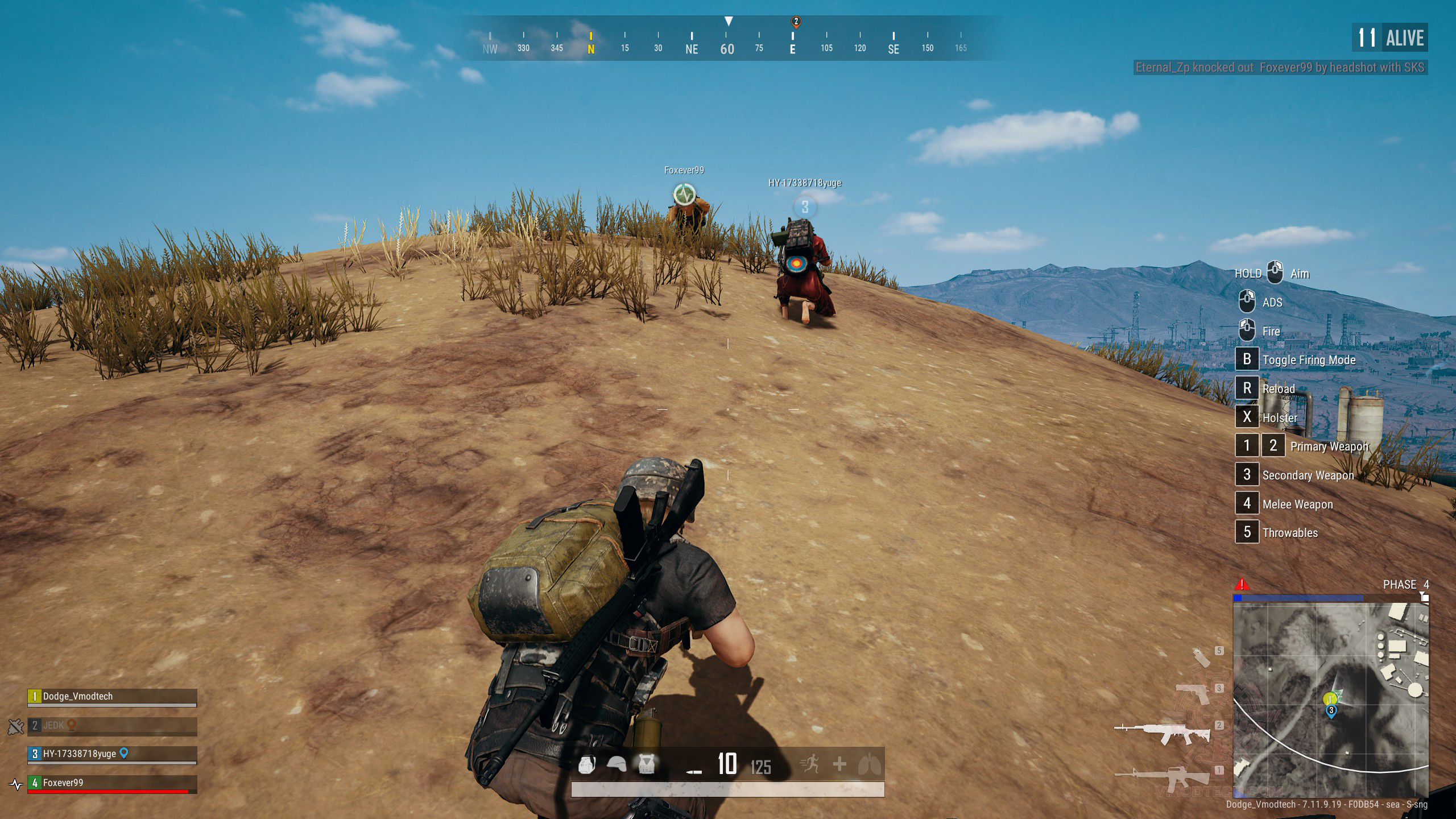The height and width of the screenshot is (819, 1456).
Task: Click the running boost status icon
Action: tap(809, 764)
